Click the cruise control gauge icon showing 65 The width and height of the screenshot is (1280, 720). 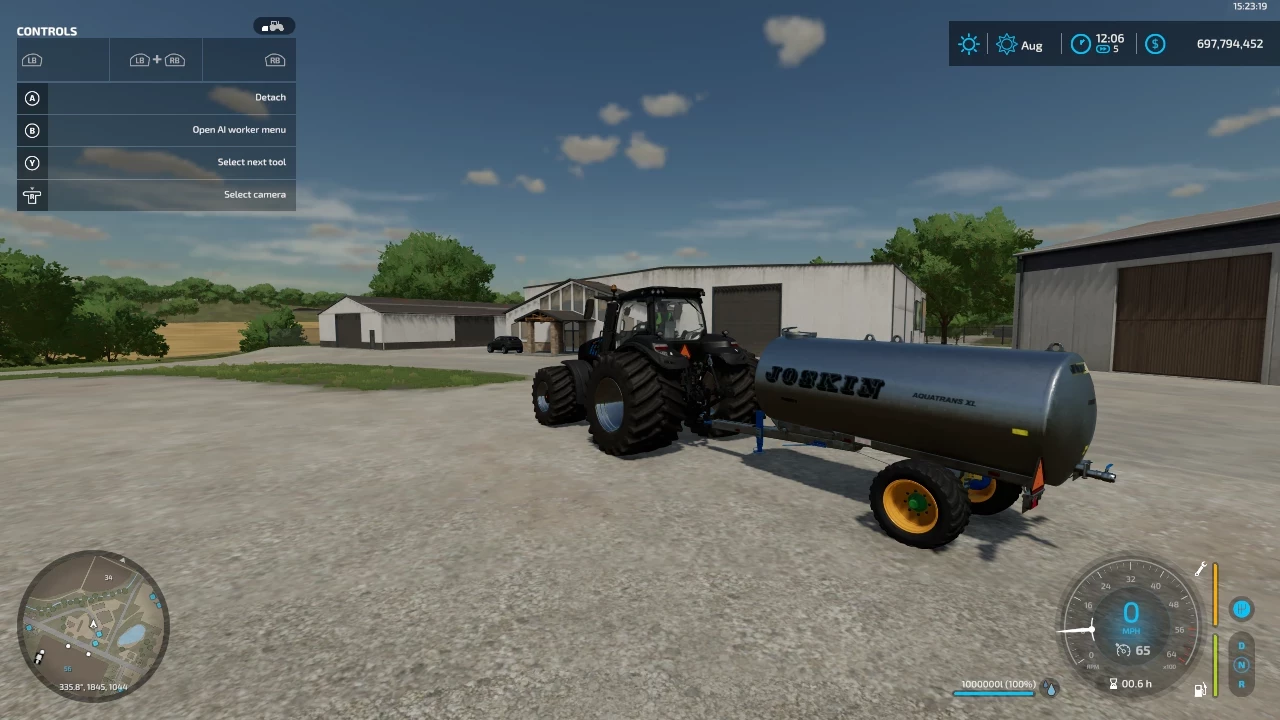tap(1122, 650)
